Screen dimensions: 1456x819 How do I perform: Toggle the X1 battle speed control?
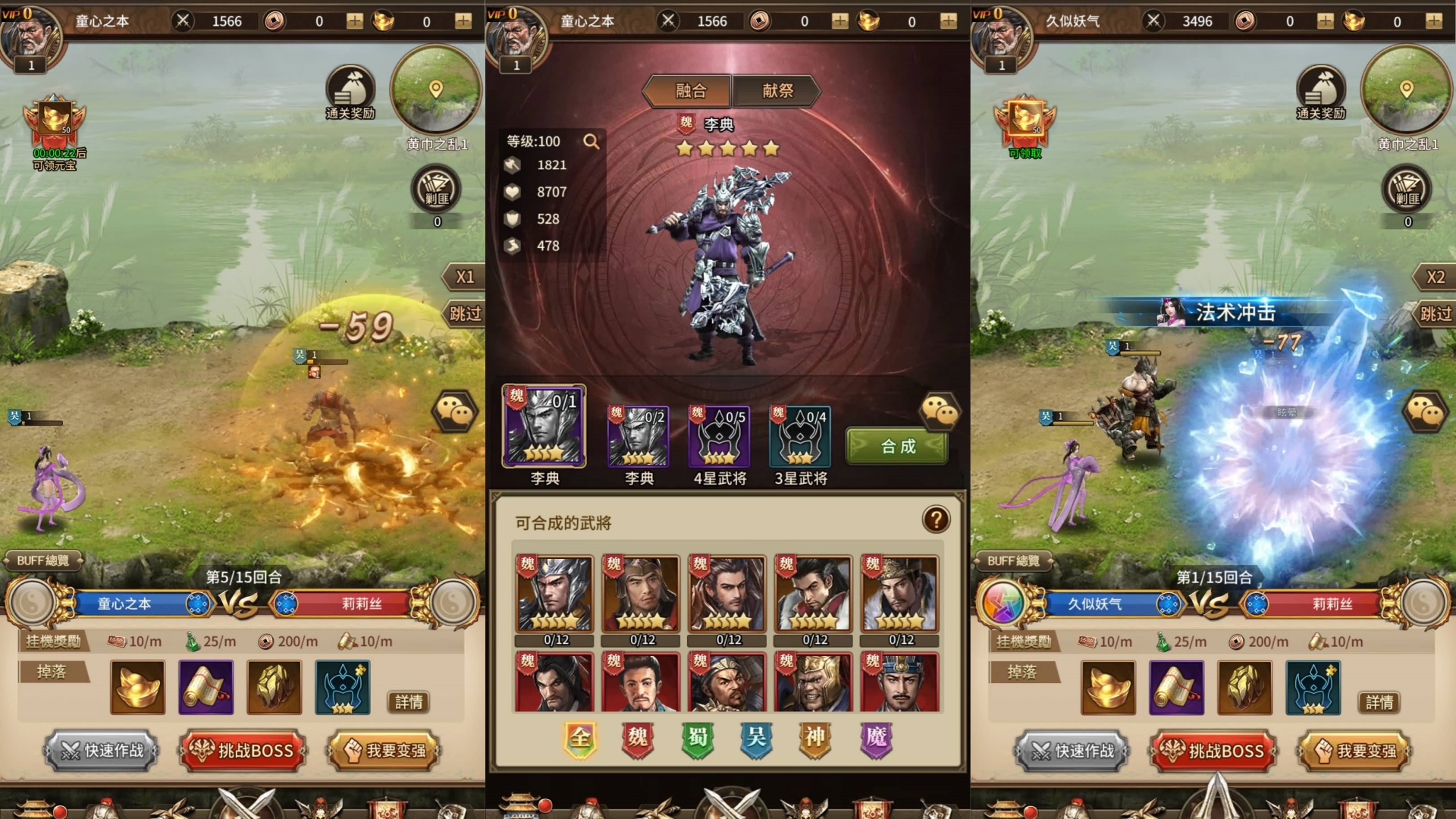tap(466, 277)
